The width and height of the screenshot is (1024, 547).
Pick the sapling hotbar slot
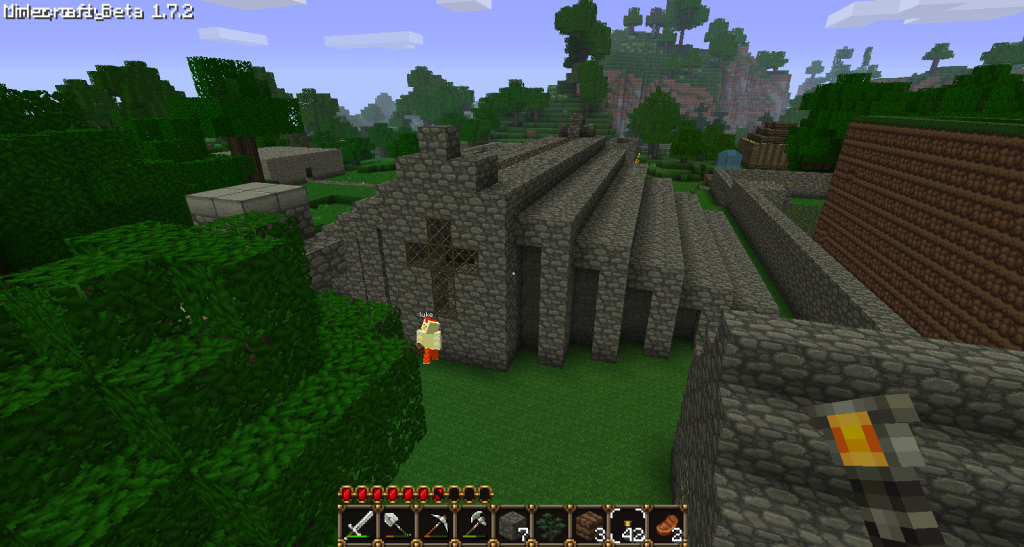pyautogui.click(x=550, y=524)
